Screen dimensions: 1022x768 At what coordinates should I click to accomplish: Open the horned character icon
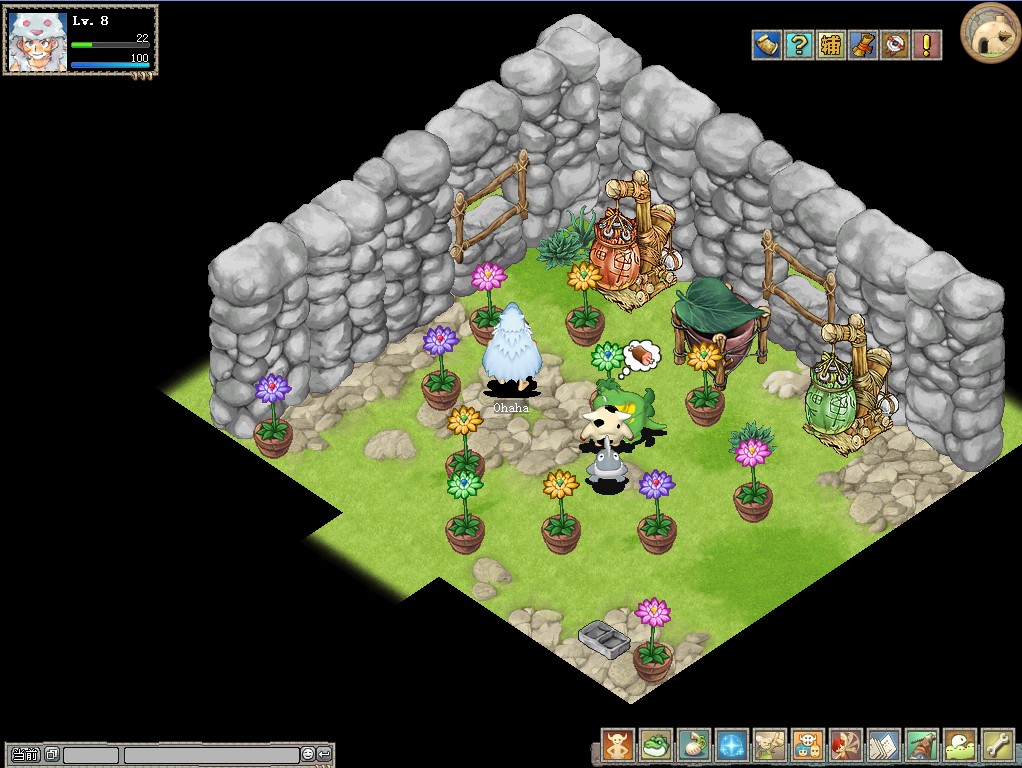(618, 745)
